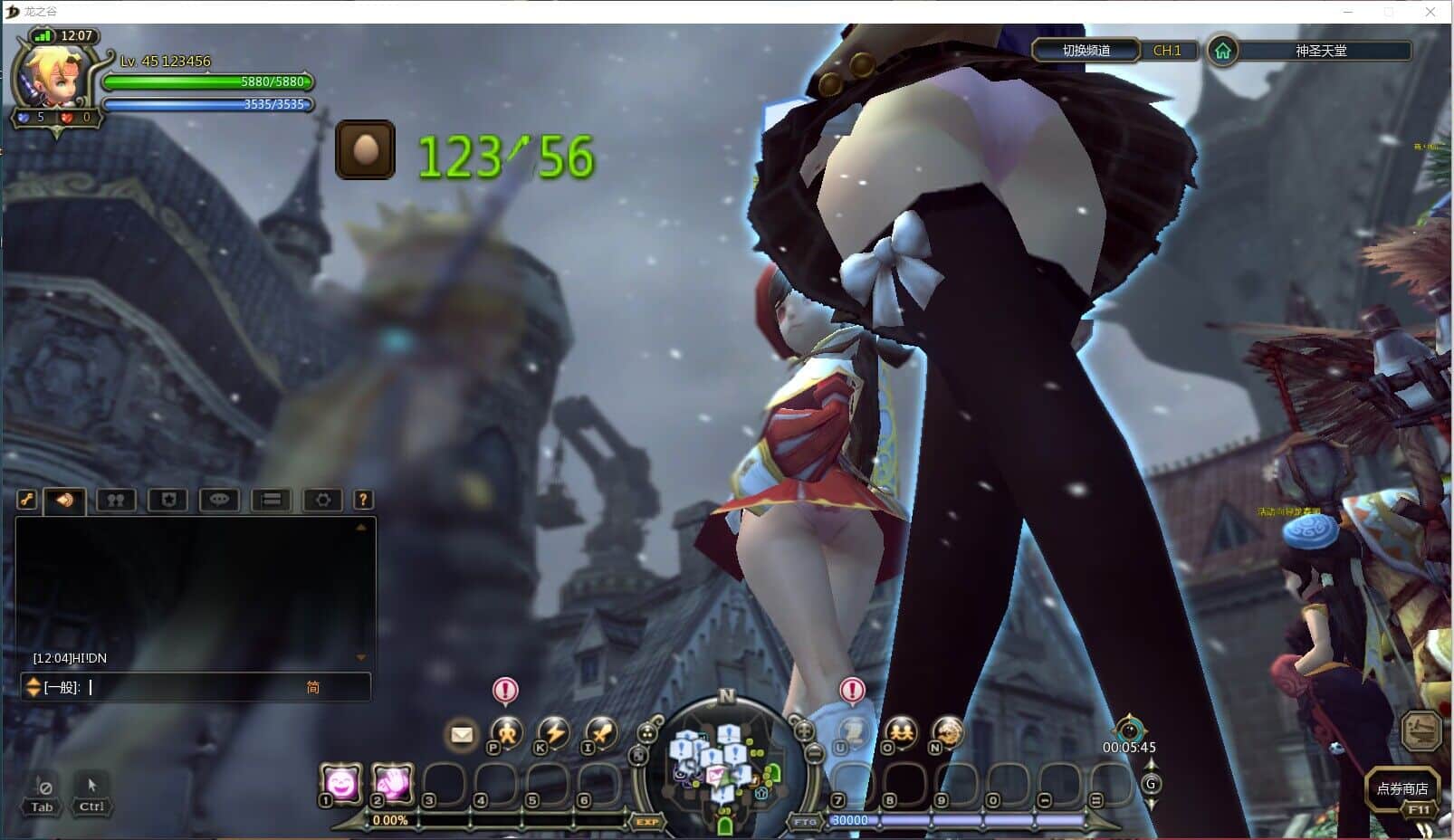Click the N icon right of the party icon
The height and width of the screenshot is (840, 1454).
[x=946, y=734]
